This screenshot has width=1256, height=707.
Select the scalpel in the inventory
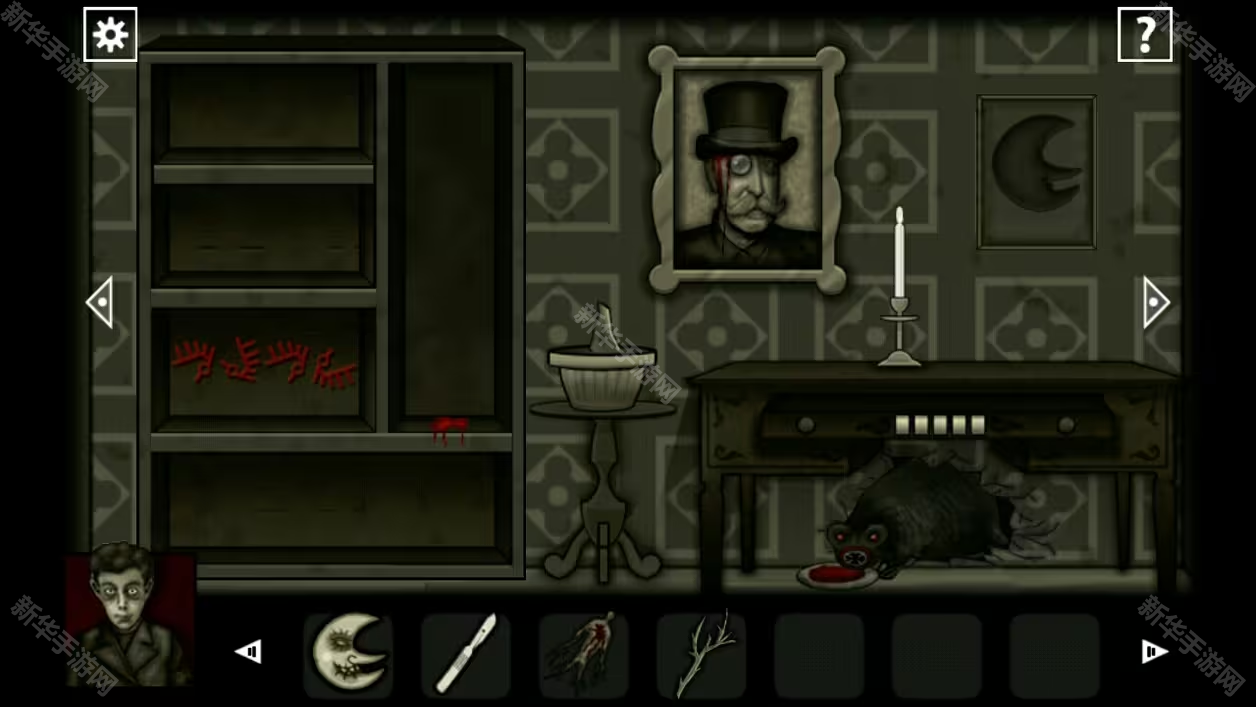click(465, 654)
